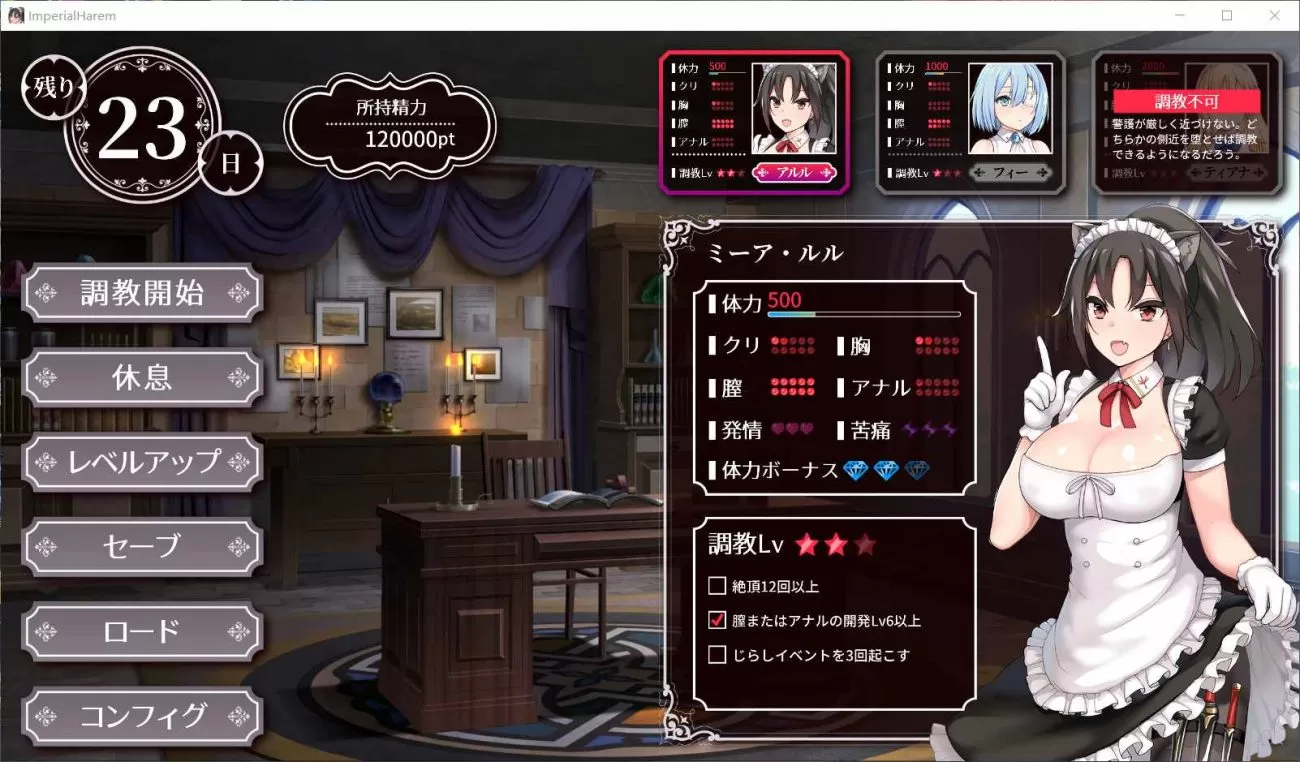
Task: Click the purple heart icons beside 発情
Action: point(788,429)
